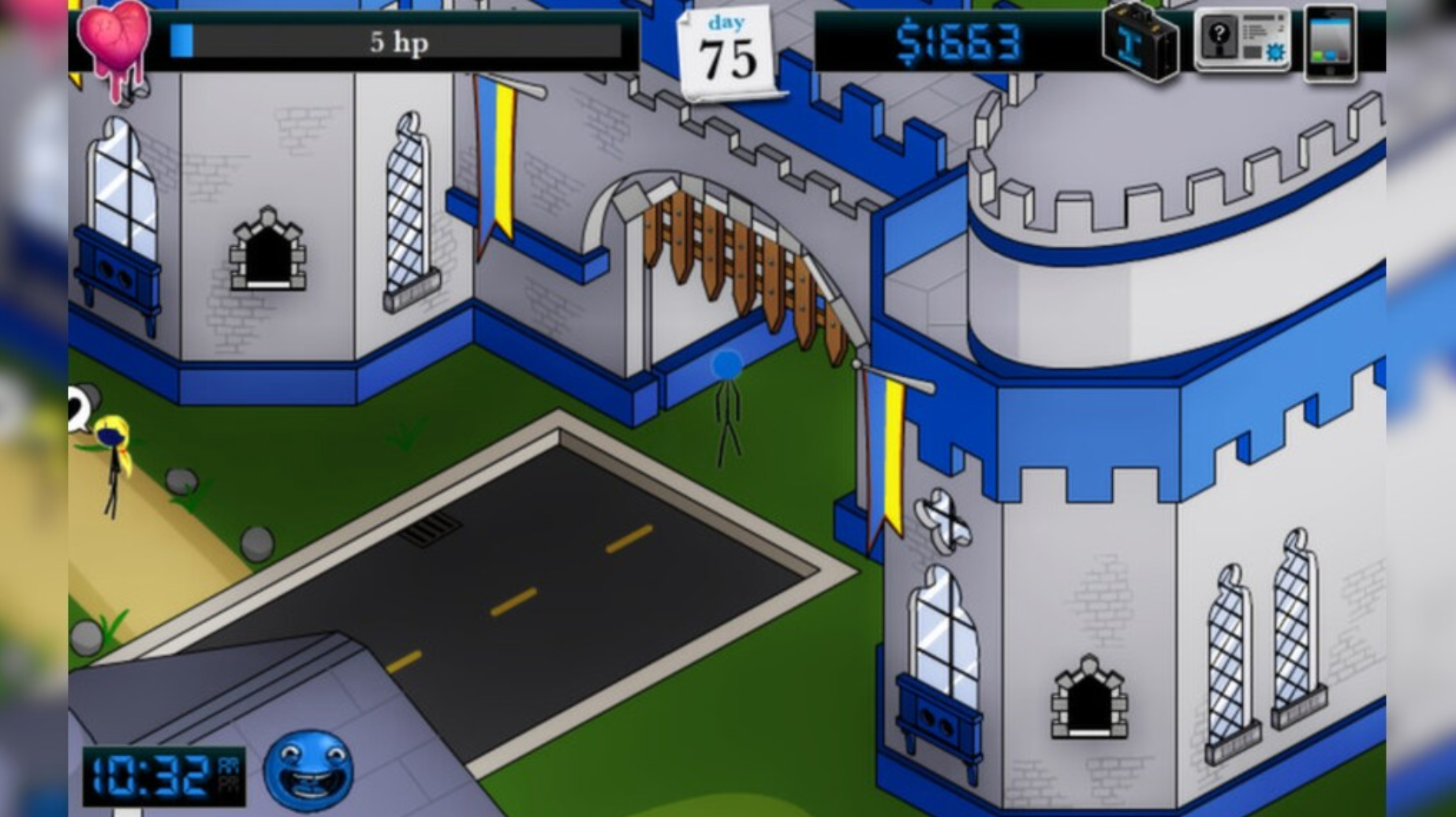Open the inventory briefcase

pos(1142,41)
